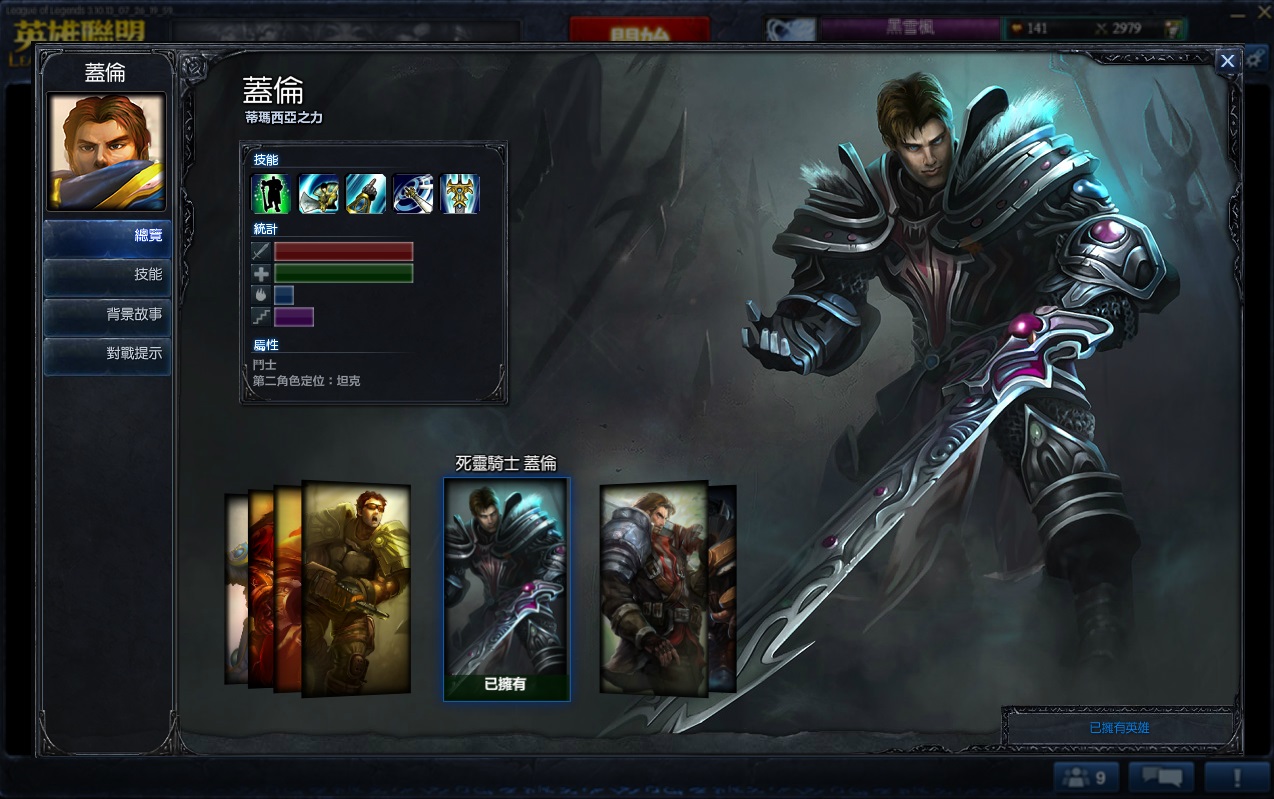The image size is (1274, 799).
Task: Switch to the 總覽 overview tab
Action: [x=107, y=237]
